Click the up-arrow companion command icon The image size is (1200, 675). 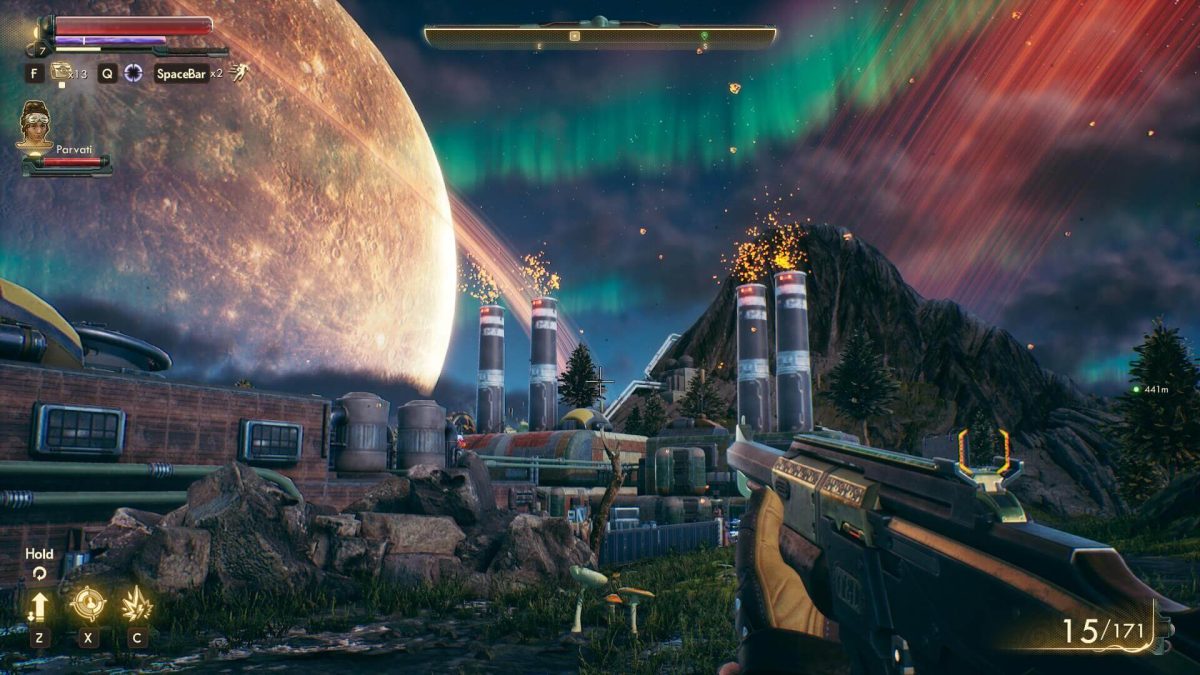point(39,605)
